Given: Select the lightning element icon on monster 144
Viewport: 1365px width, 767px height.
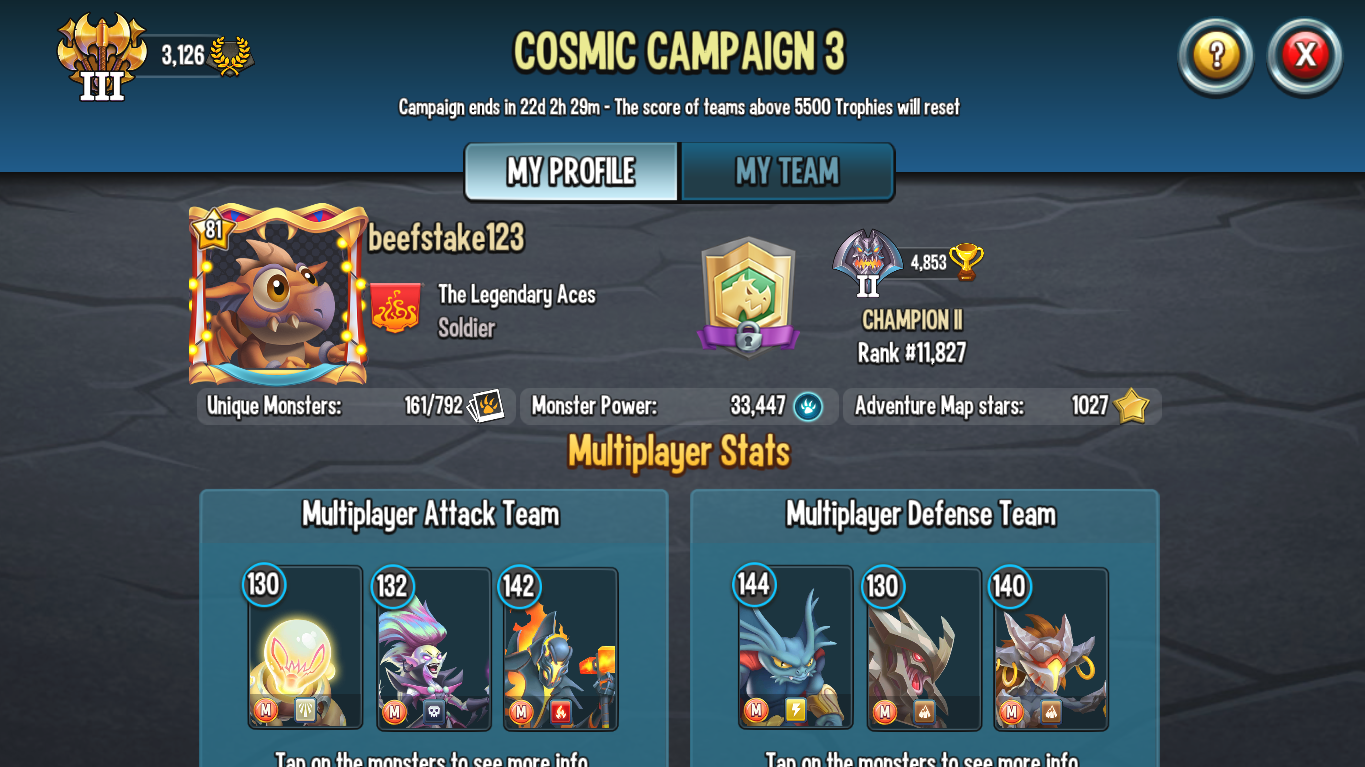Looking at the screenshot, I should pyautogui.click(x=796, y=709).
